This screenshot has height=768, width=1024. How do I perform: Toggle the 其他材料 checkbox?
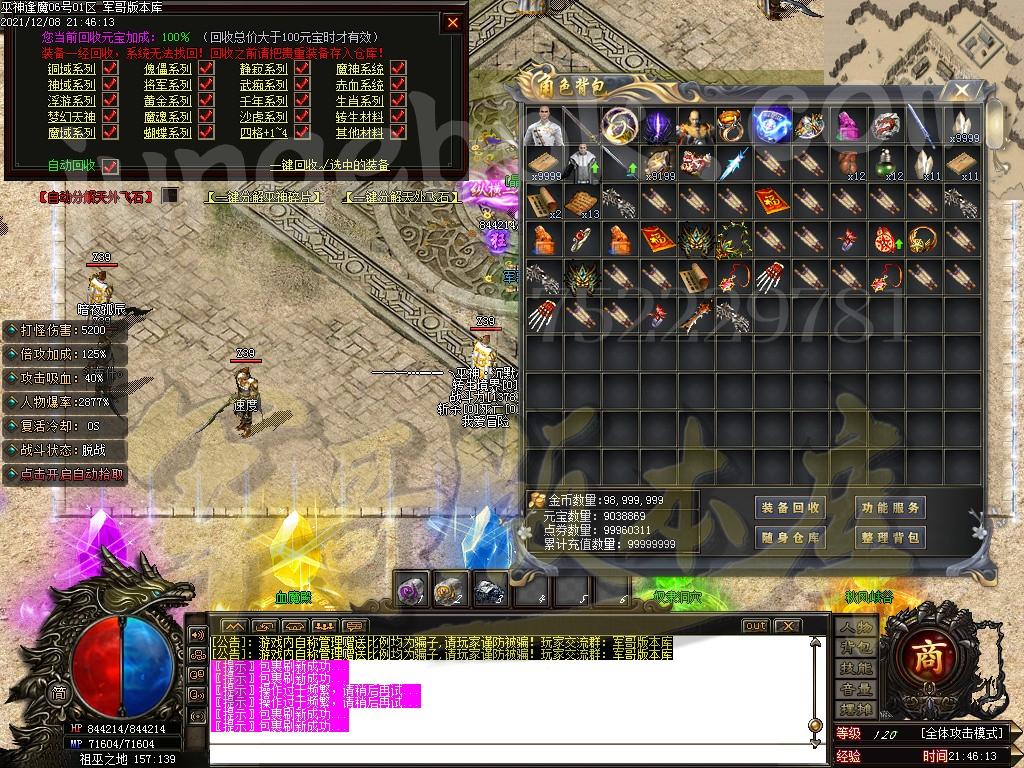click(x=398, y=132)
